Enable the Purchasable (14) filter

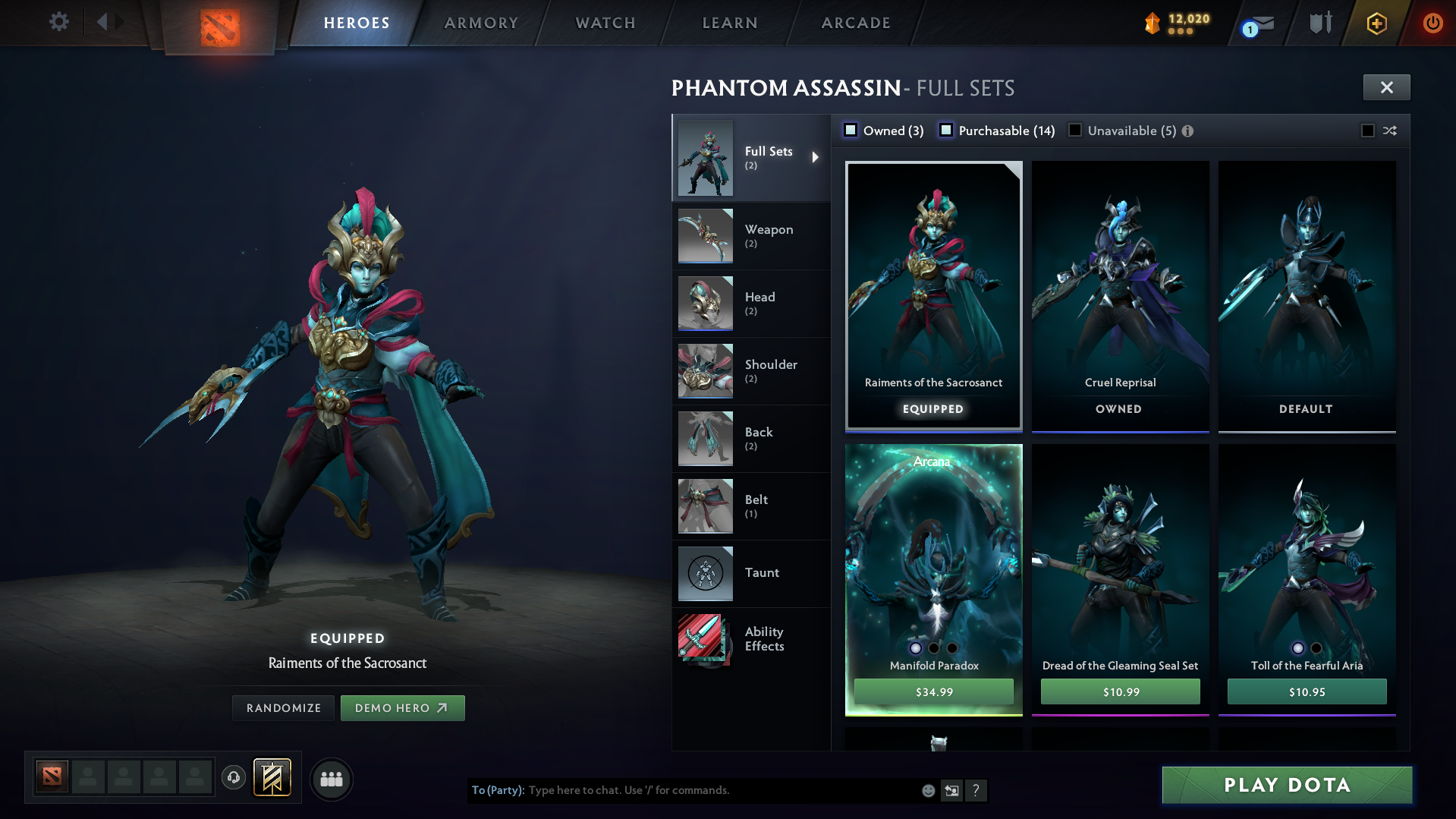coord(946,130)
